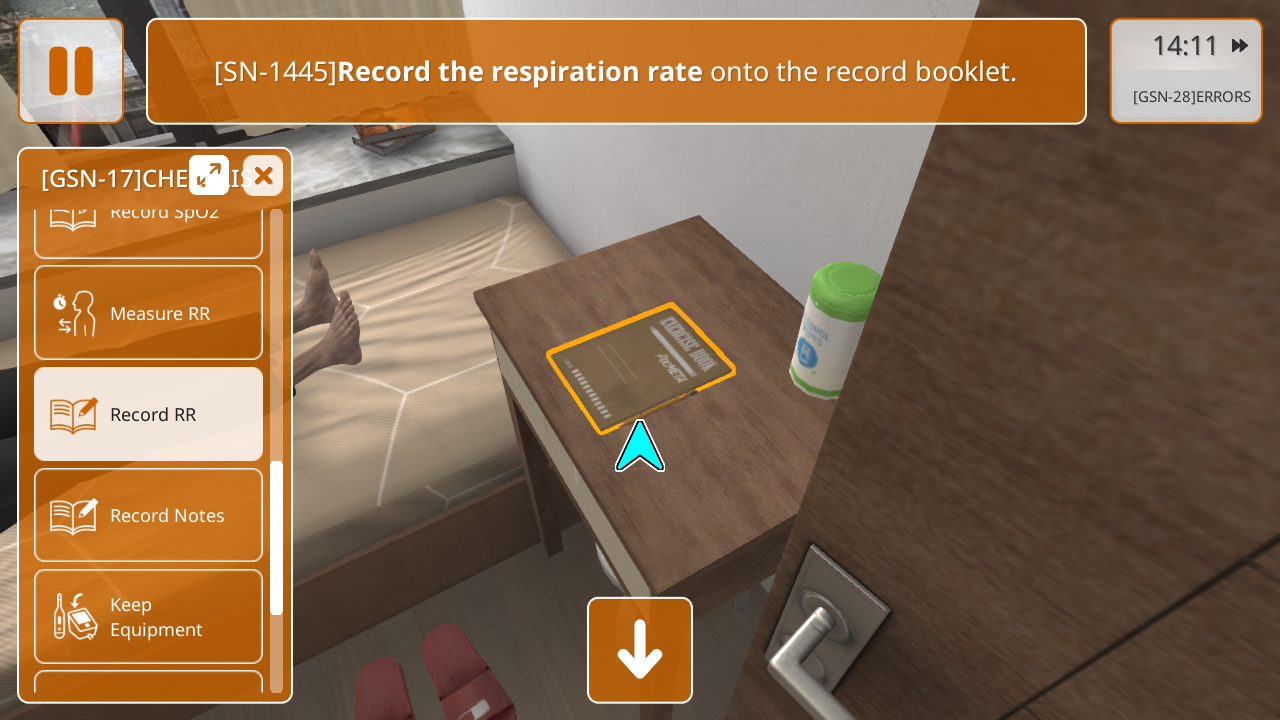Choose the Keep Equipment checklist step

(x=148, y=616)
